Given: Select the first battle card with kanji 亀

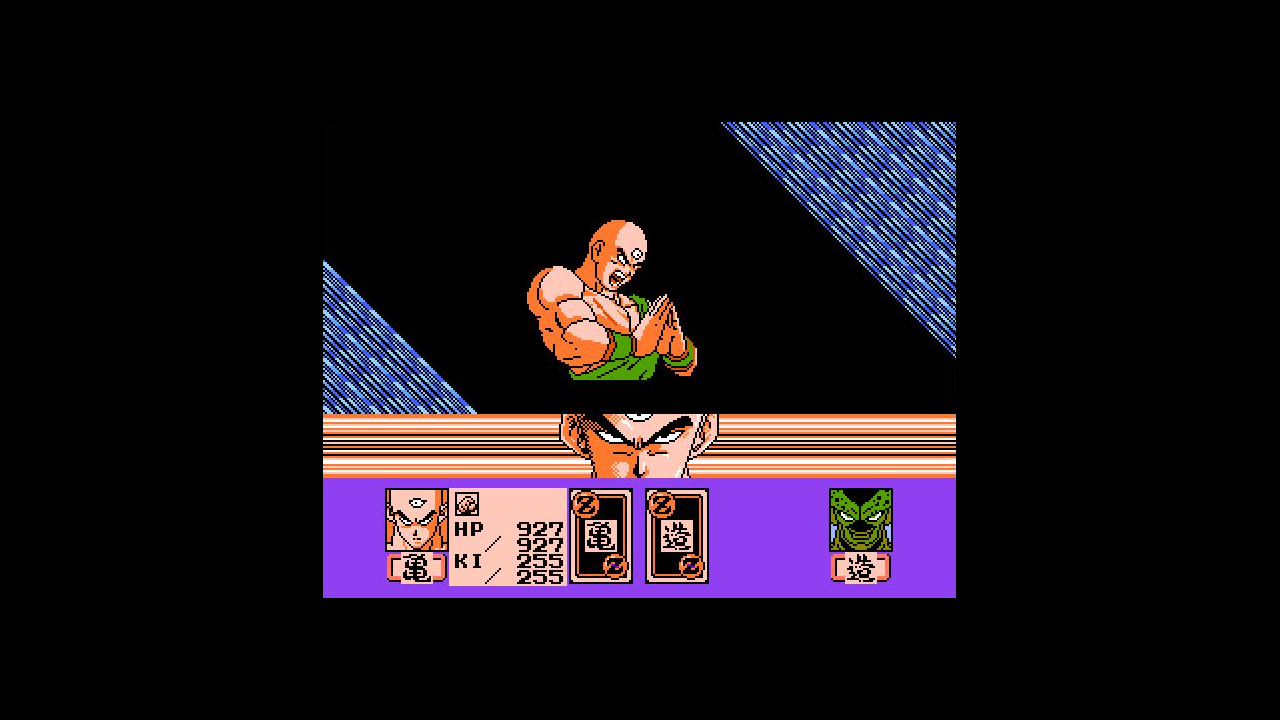Looking at the screenshot, I should click(600, 535).
